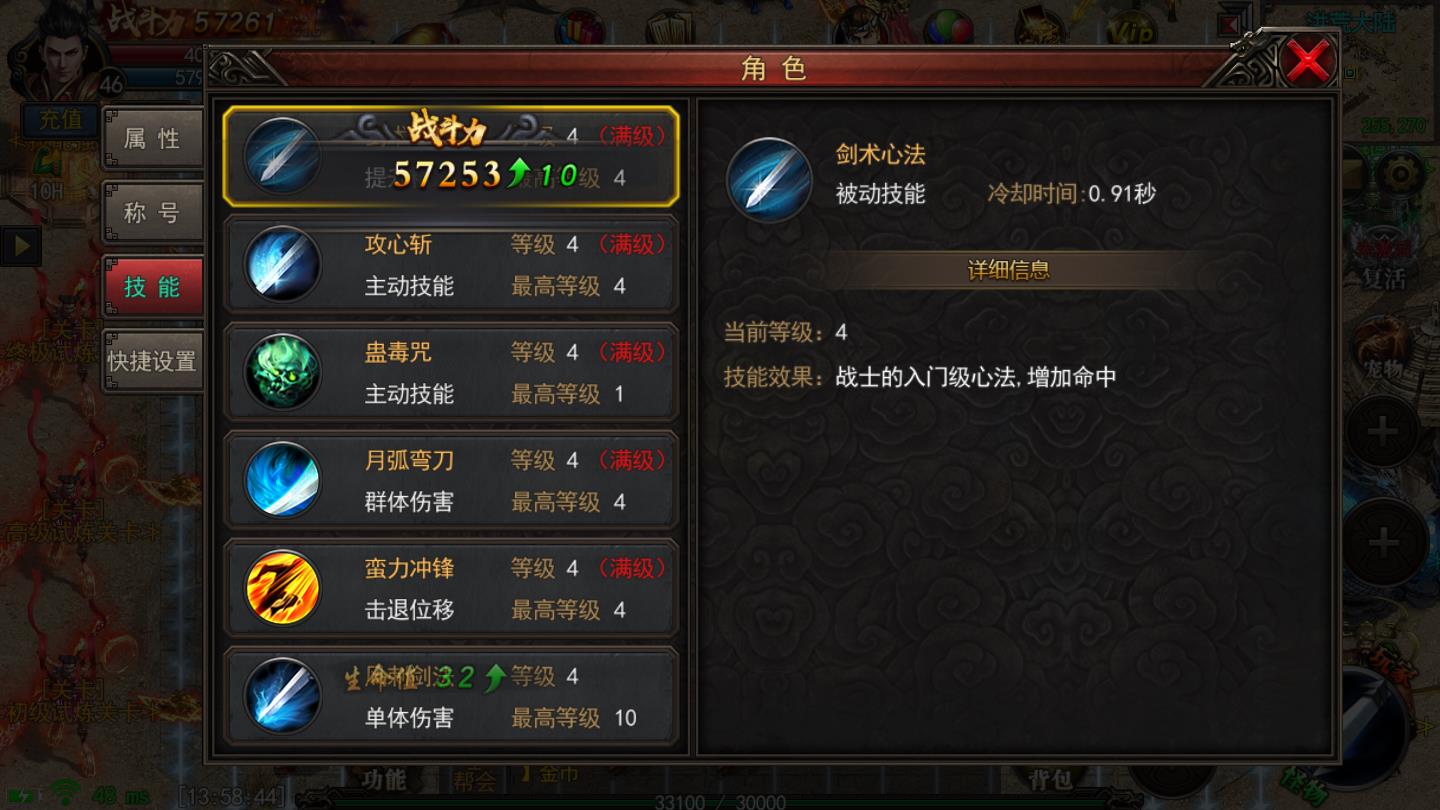The width and height of the screenshot is (1440, 810).
Task: Switch to the 称号 title tab
Action: [x=152, y=214]
